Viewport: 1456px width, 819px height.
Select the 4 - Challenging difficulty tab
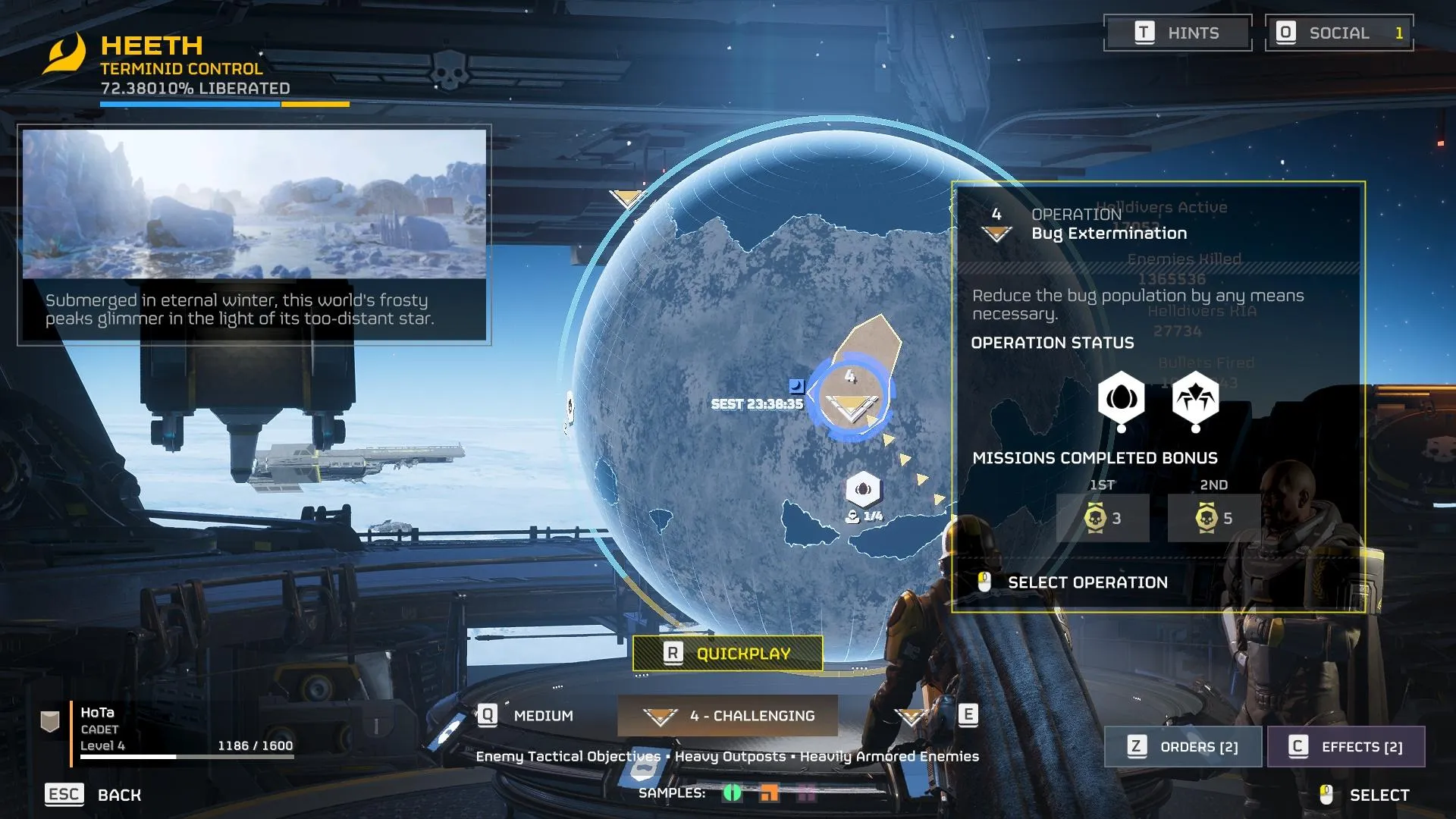[727, 716]
